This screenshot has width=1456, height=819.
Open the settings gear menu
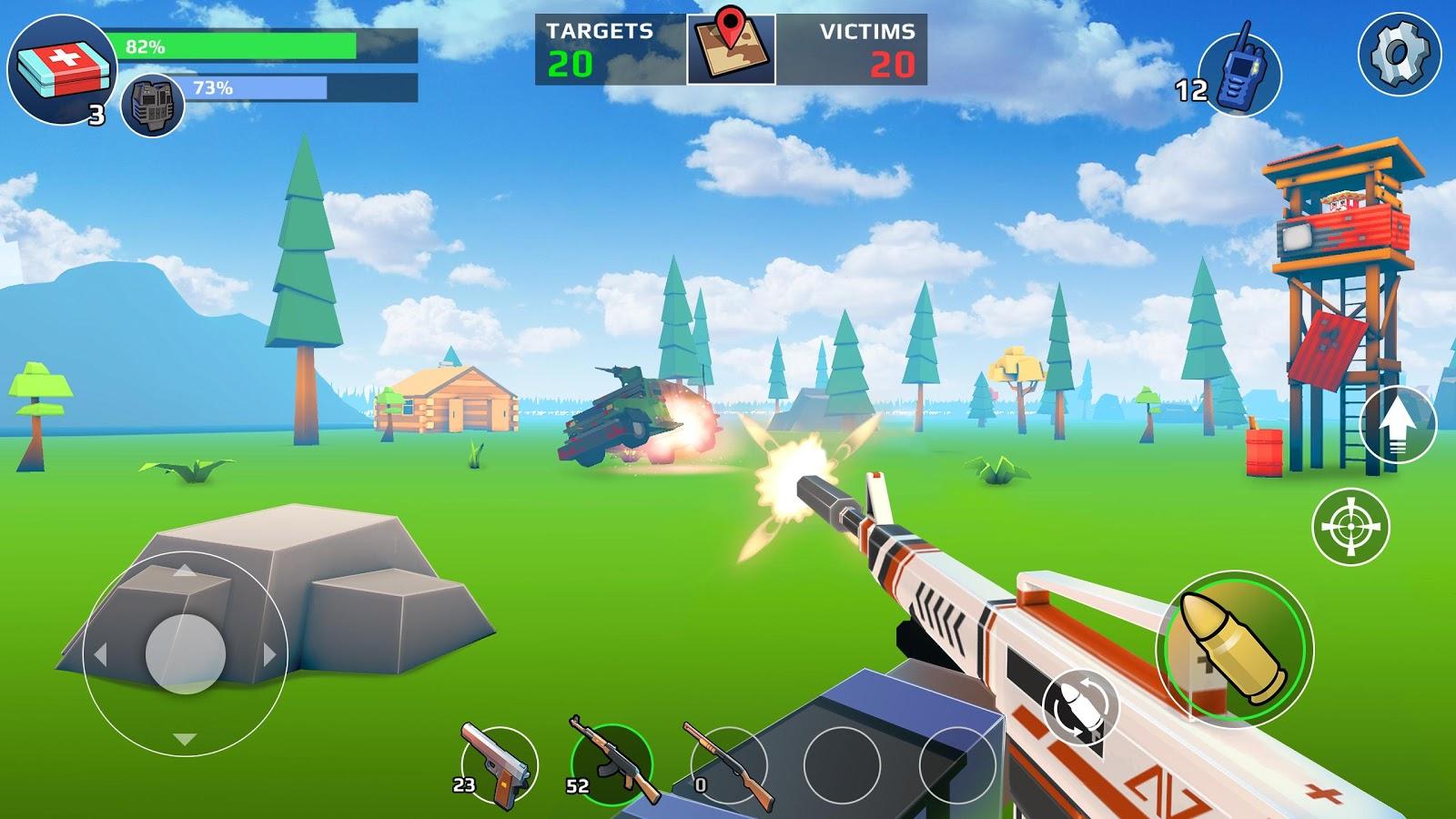pyautogui.click(x=1399, y=55)
